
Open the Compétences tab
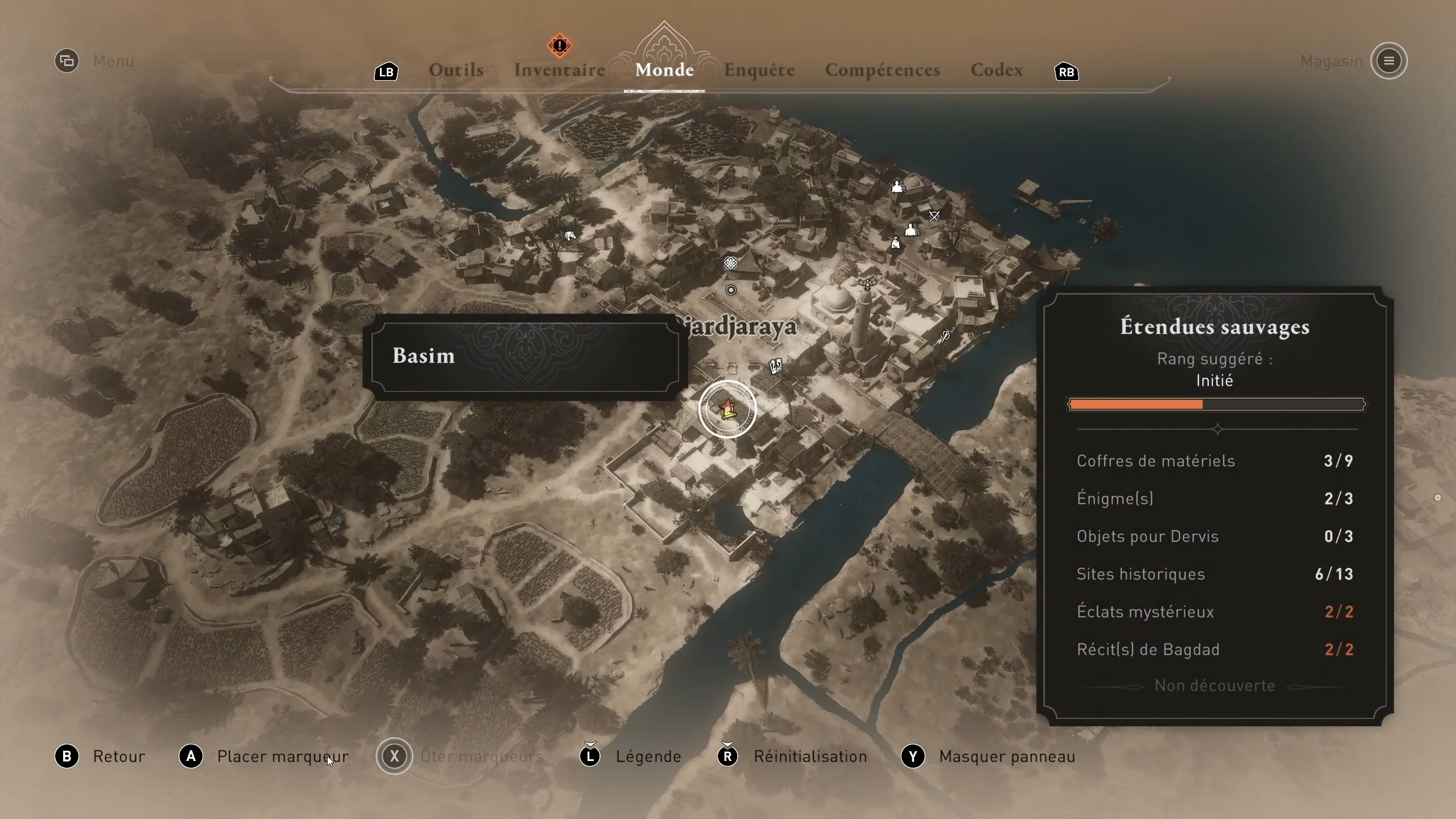(x=882, y=70)
